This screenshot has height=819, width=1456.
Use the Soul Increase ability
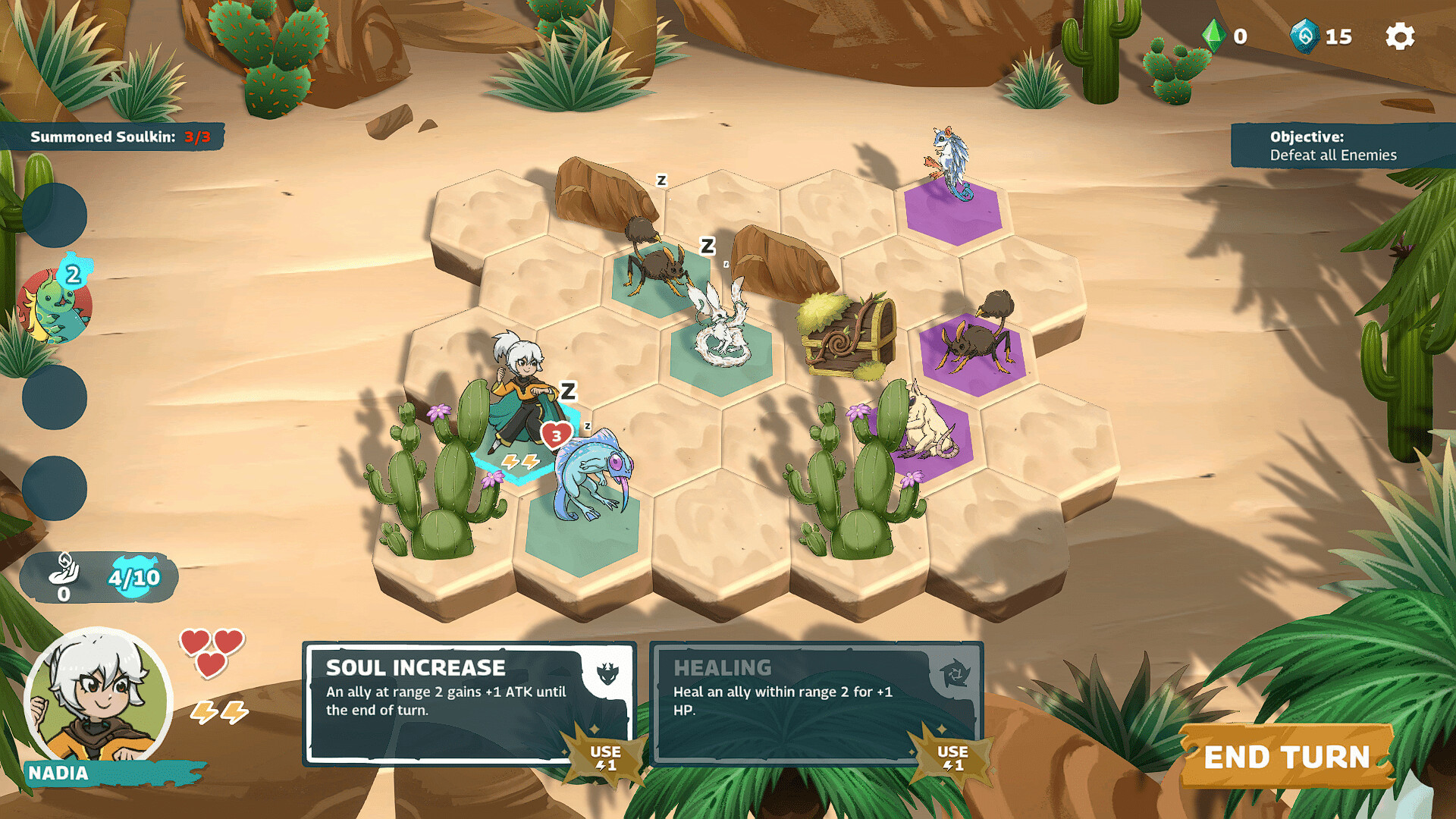click(x=606, y=758)
